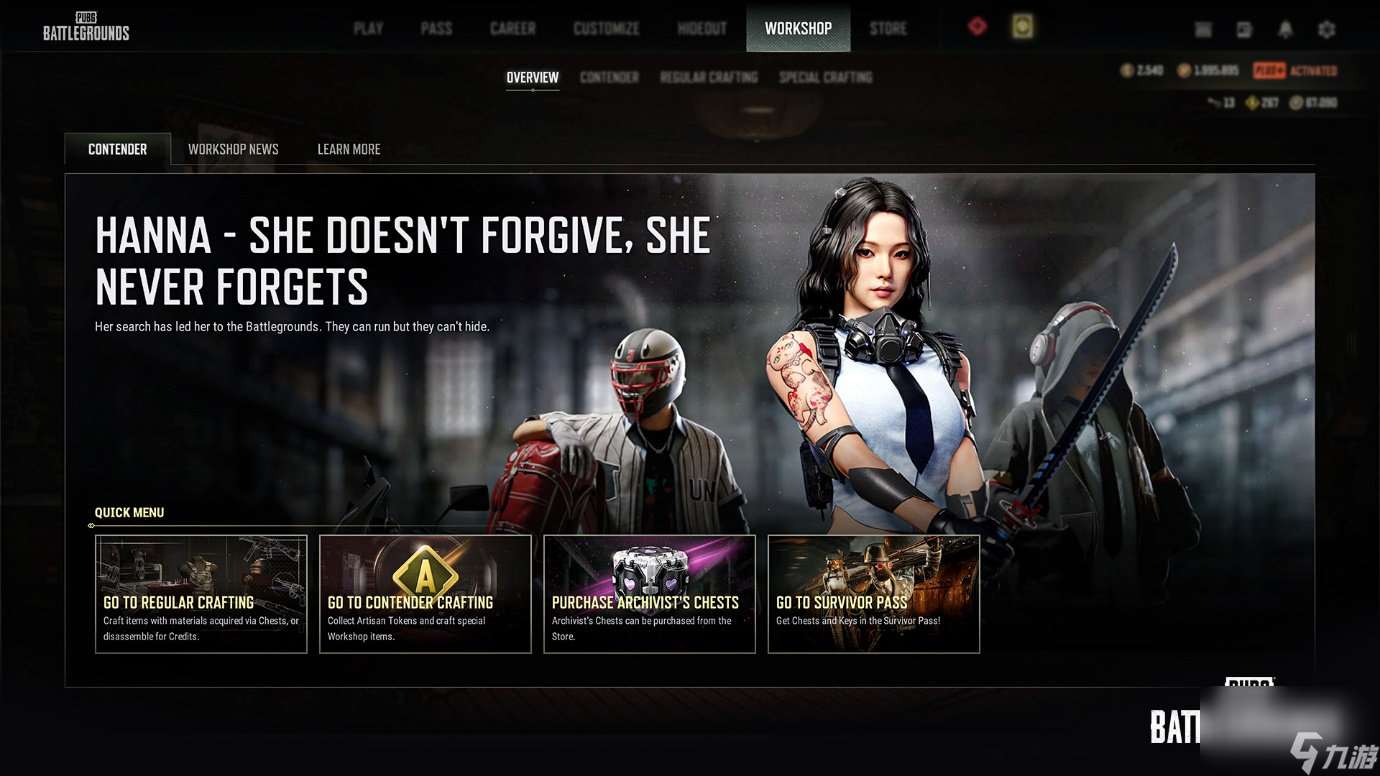Click GO TO CONTENDER CRAFTING card
This screenshot has height=776, width=1380.
425,594
